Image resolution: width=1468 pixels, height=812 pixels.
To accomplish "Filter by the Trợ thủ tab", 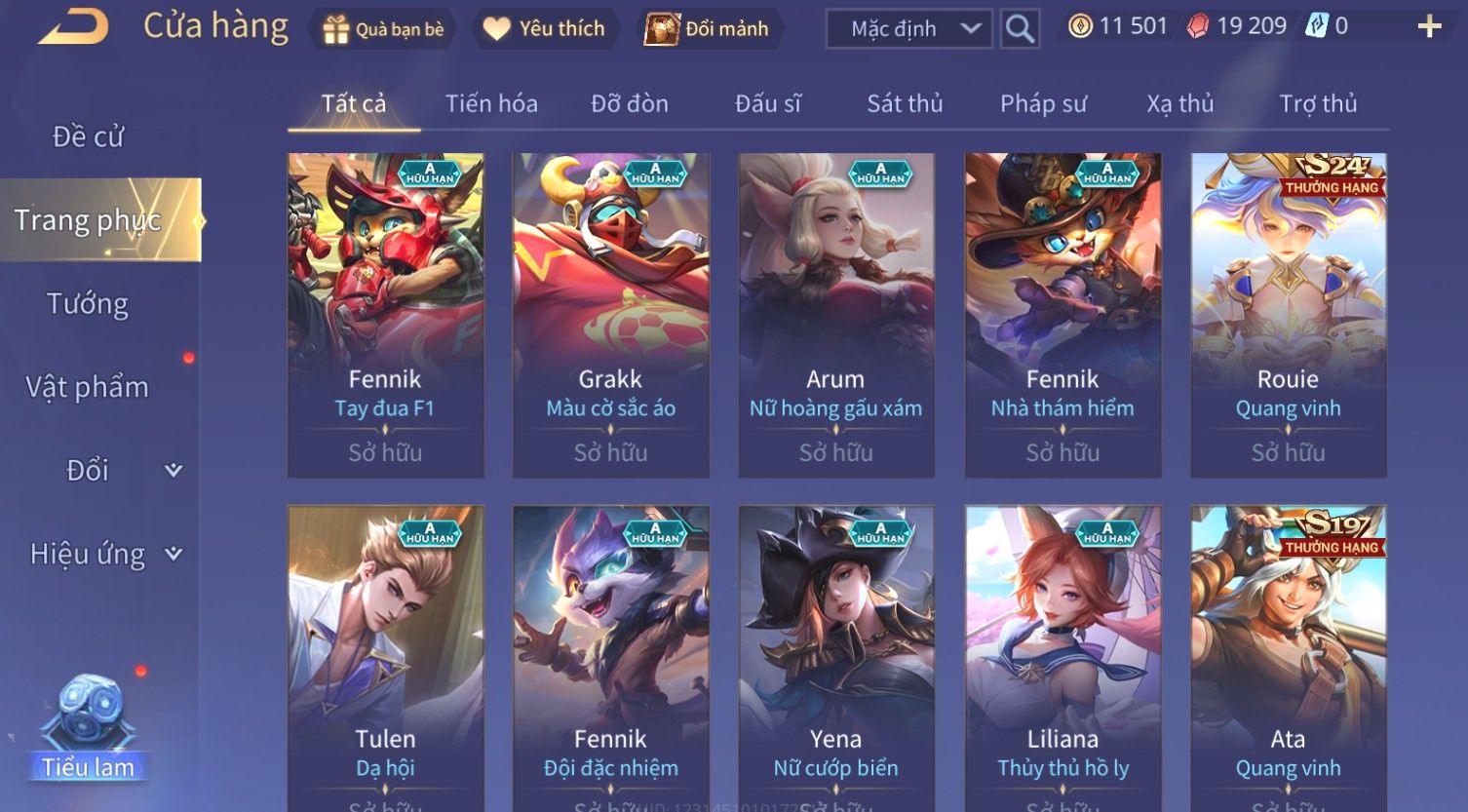I will click(x=1318, y=103).
